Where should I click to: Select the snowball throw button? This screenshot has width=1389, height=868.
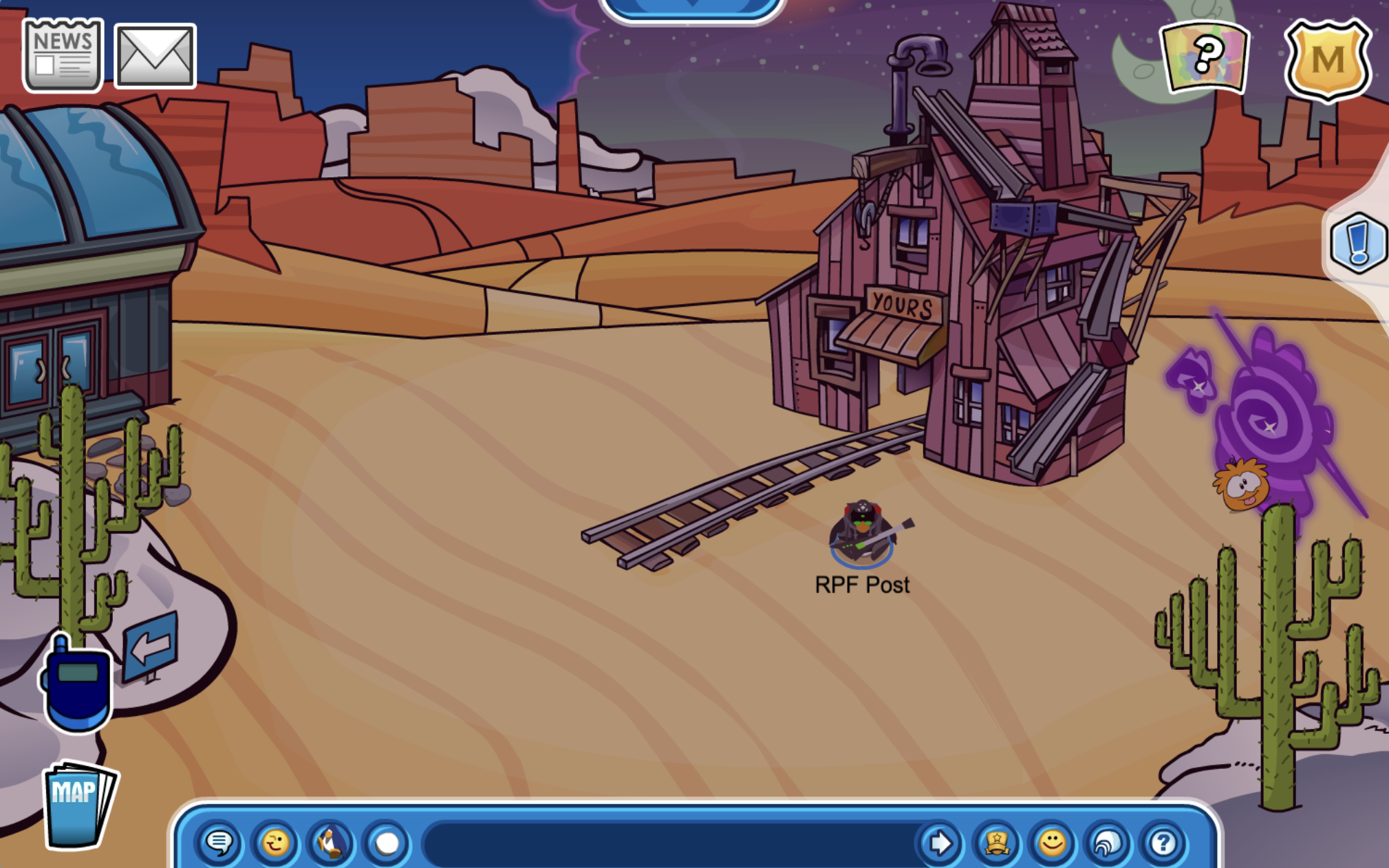pyautogui.click(x=387, y=843)
